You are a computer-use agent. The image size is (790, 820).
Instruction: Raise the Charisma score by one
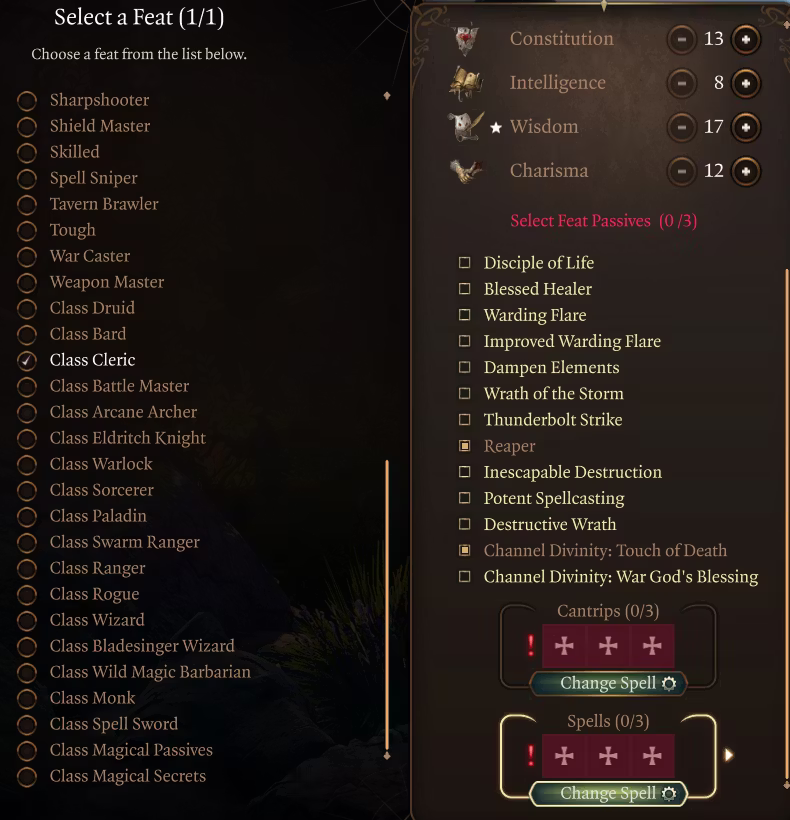pos(745,171)
